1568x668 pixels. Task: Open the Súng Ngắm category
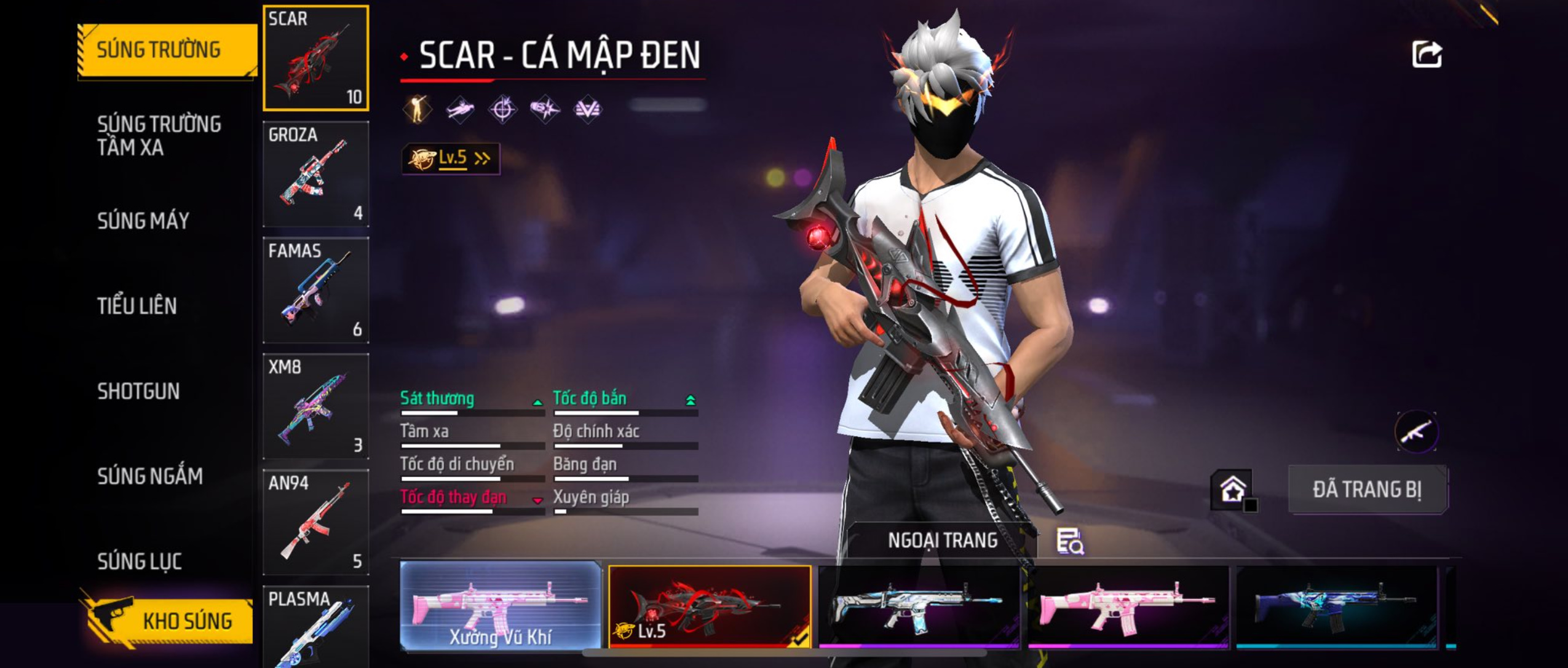(150, 476)
